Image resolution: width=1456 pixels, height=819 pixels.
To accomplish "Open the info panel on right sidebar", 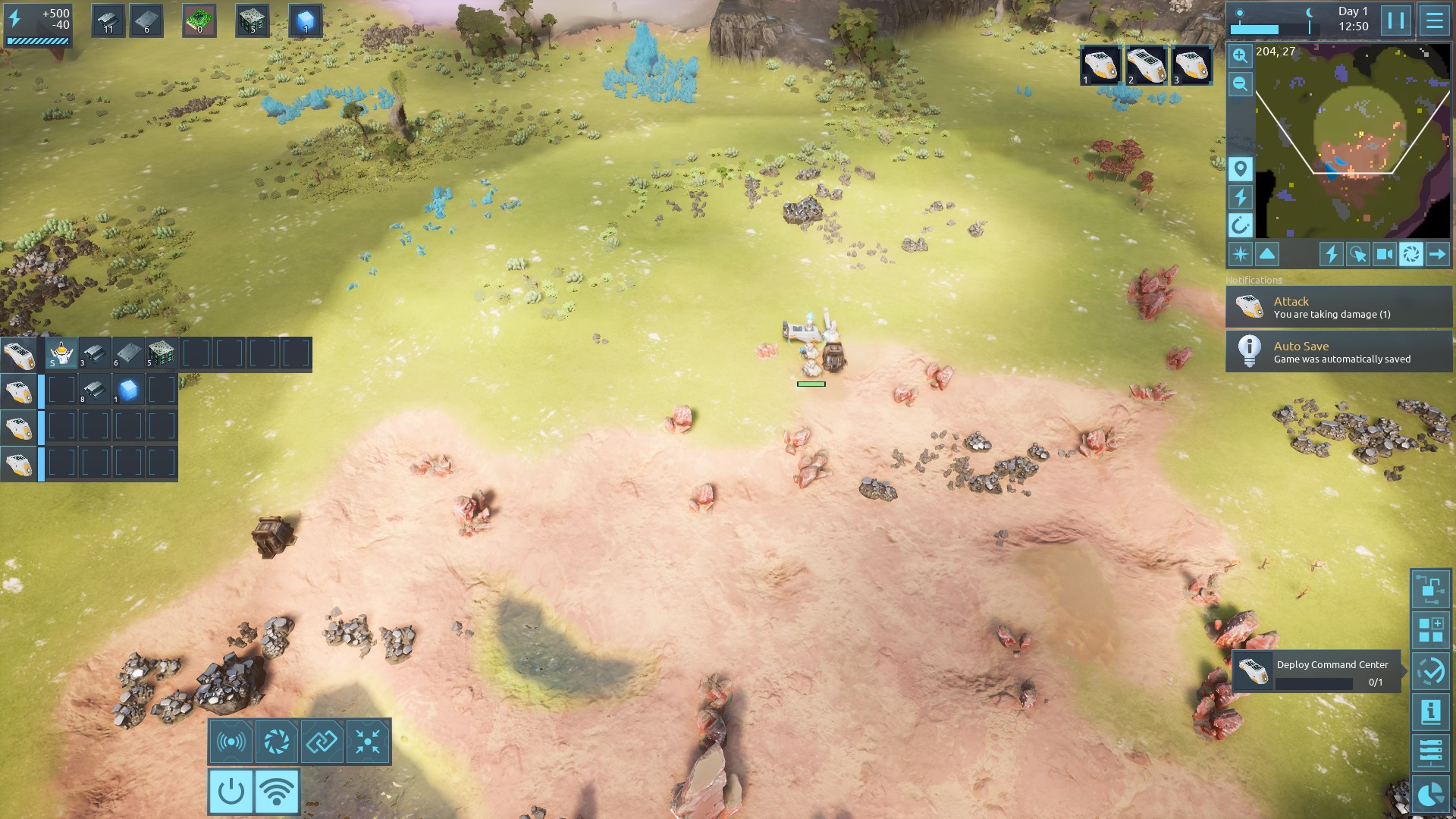I will click(1430, 712).
